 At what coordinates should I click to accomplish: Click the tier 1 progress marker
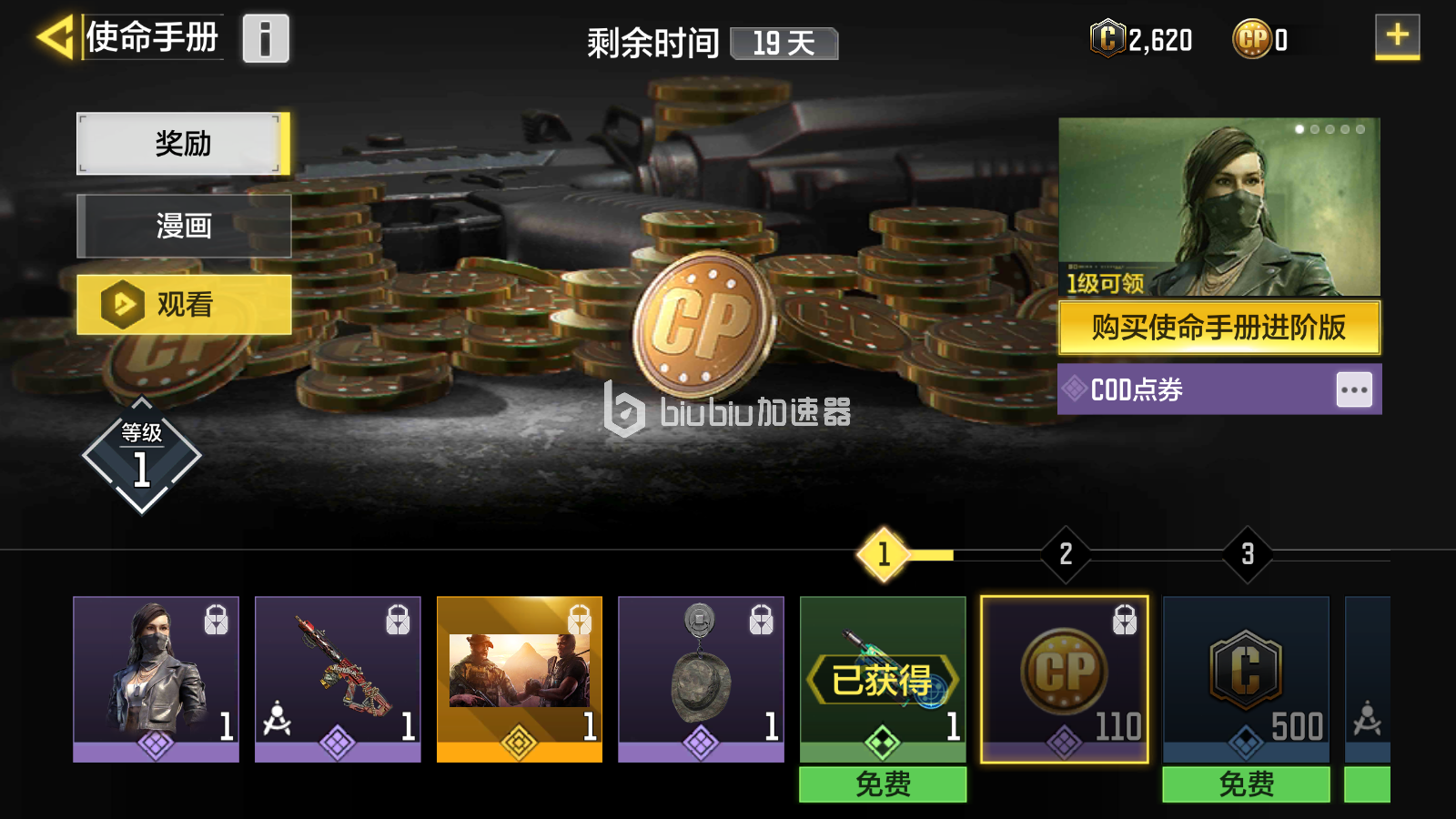pyautogui.click(x=881, y=553)
